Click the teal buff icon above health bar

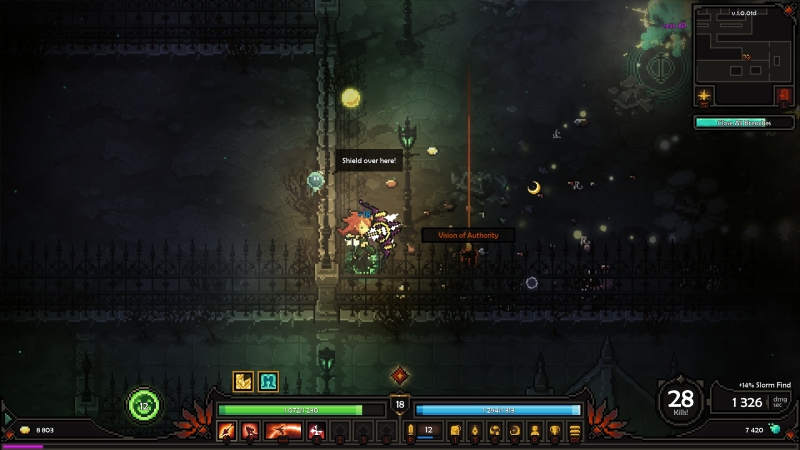(268, 381)
